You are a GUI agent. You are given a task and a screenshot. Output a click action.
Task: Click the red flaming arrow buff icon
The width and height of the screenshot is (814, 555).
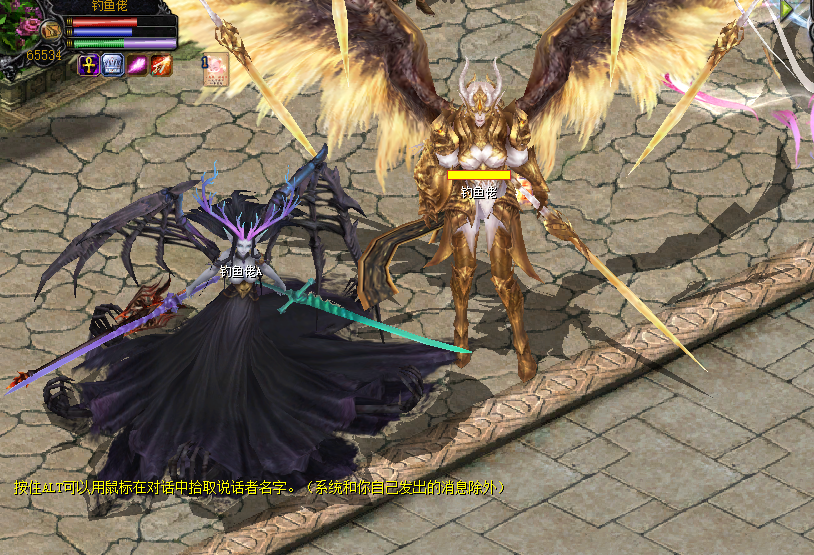coord(161,65)
